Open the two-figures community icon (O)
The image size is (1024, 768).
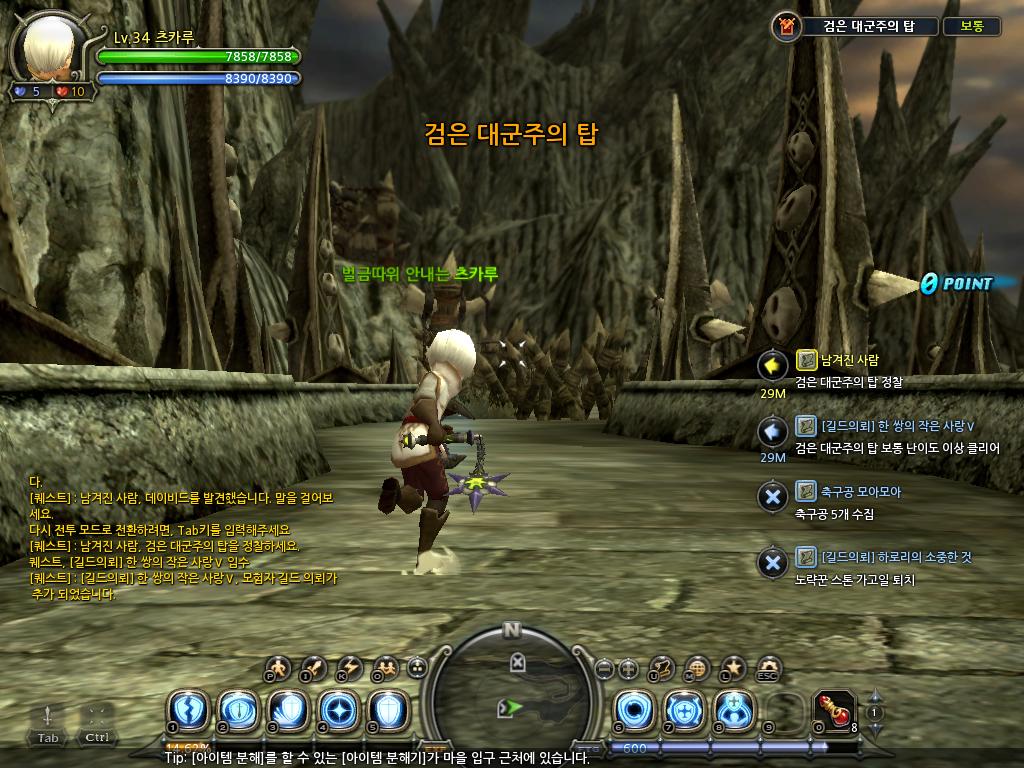[384, 667]
